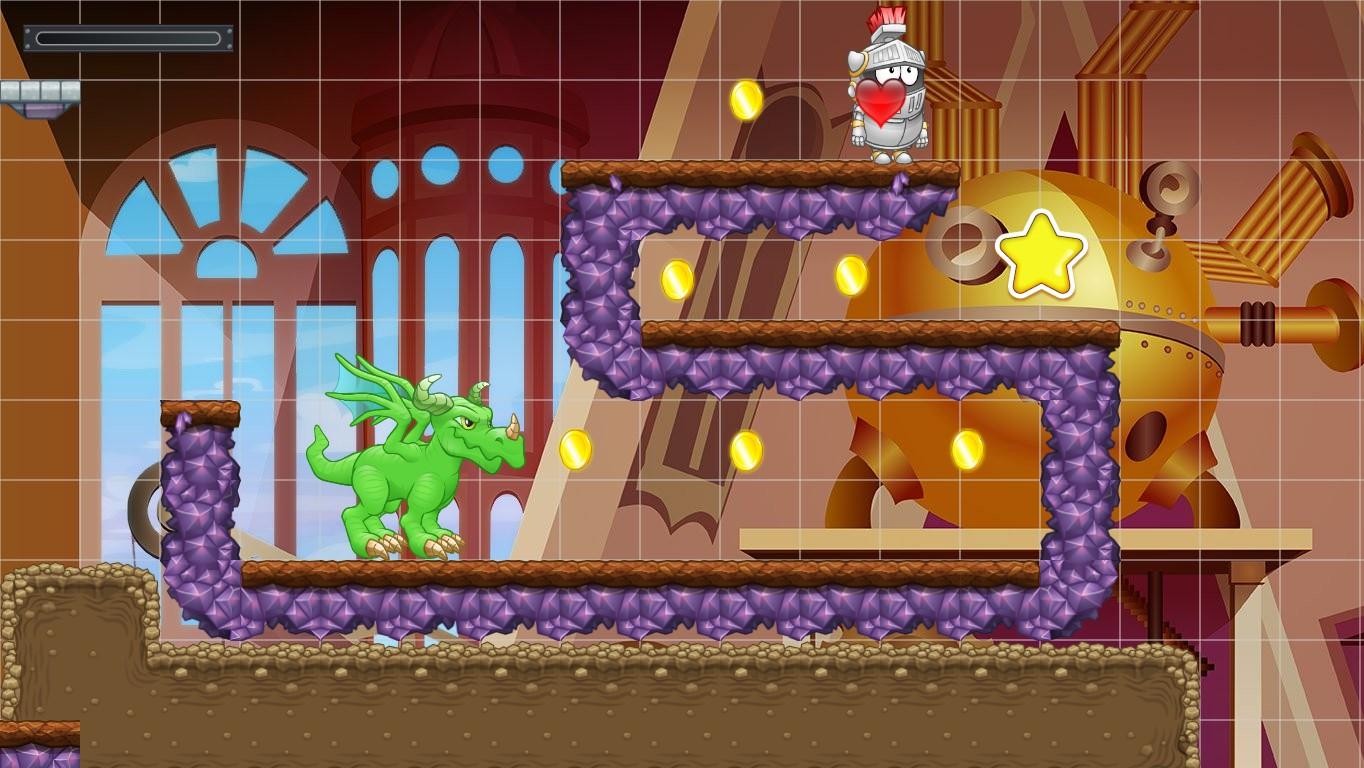The image size is (1364, 768).
Task: Click the top platform beneath the knight
Action: click(770, 170)
